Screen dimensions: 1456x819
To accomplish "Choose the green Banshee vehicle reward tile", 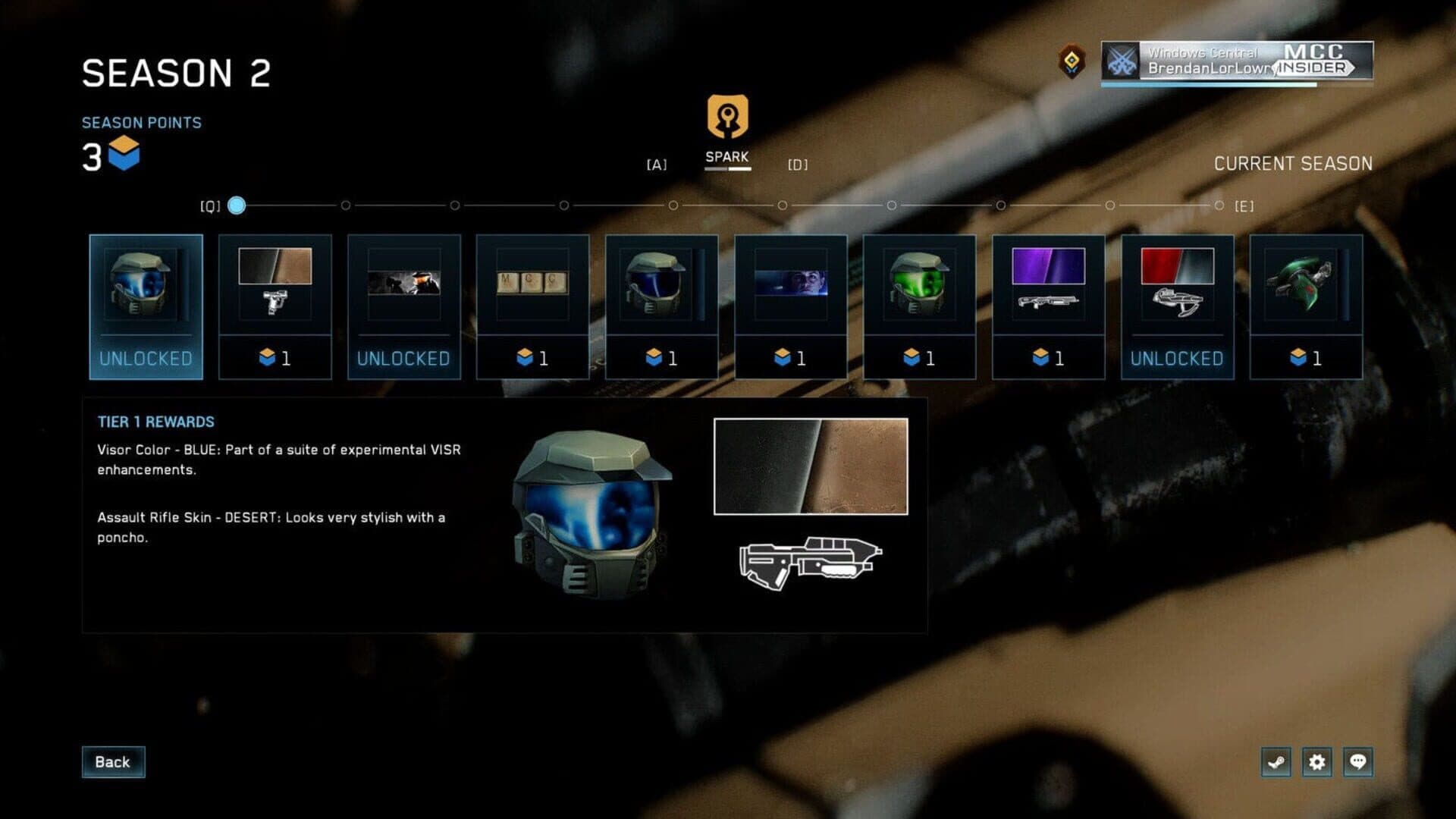I will tap(1306, 306).
